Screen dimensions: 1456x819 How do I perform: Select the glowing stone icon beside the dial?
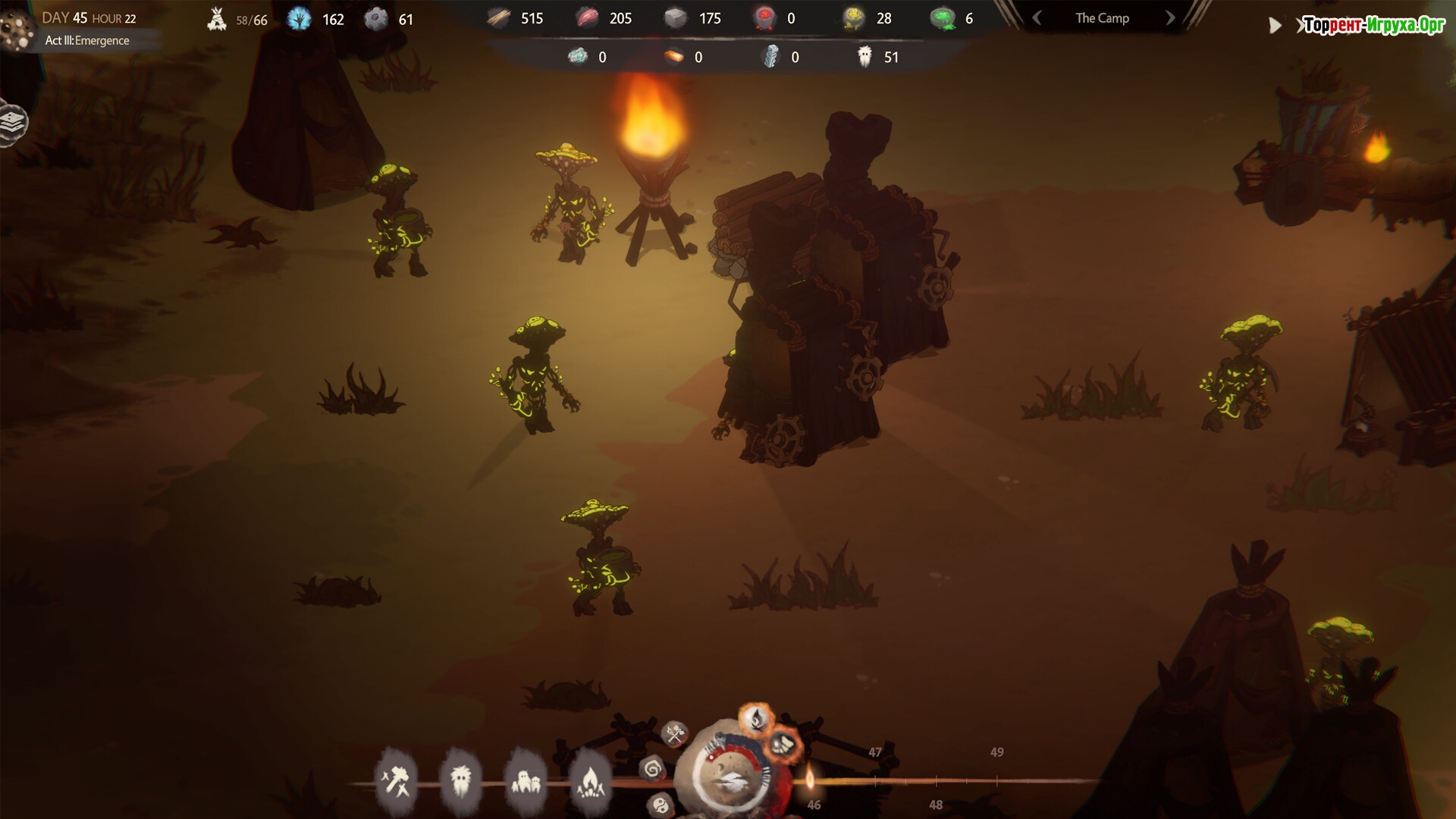[x=784, y=744]
